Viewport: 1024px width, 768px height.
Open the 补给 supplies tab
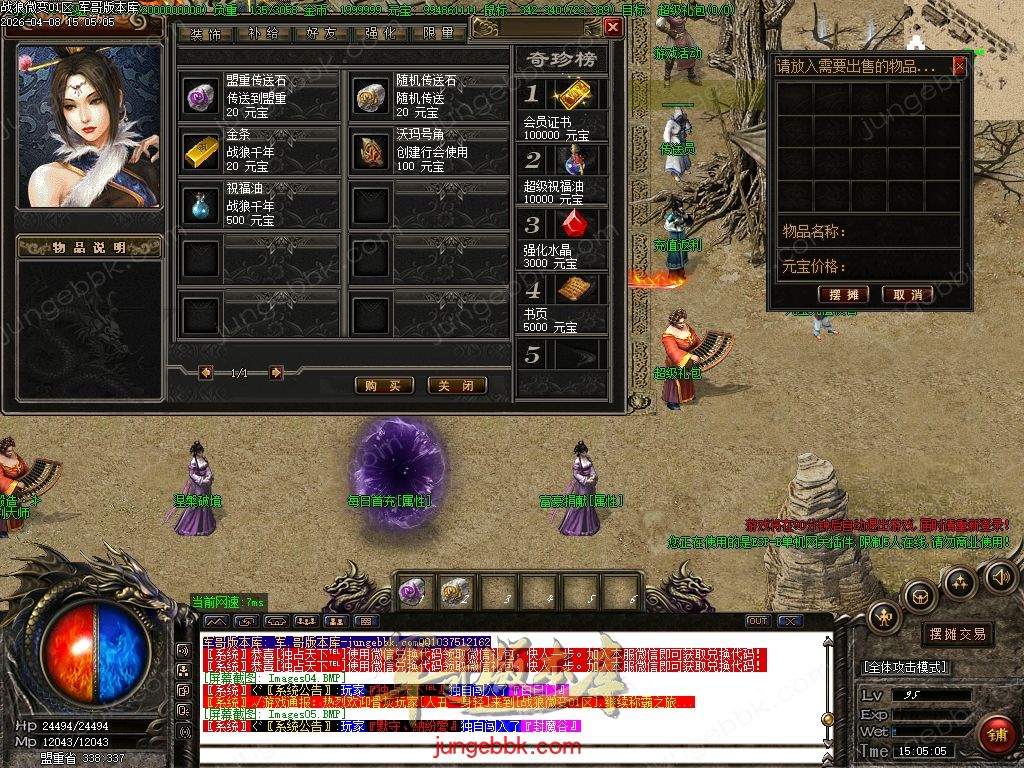[x=263, y=33]
